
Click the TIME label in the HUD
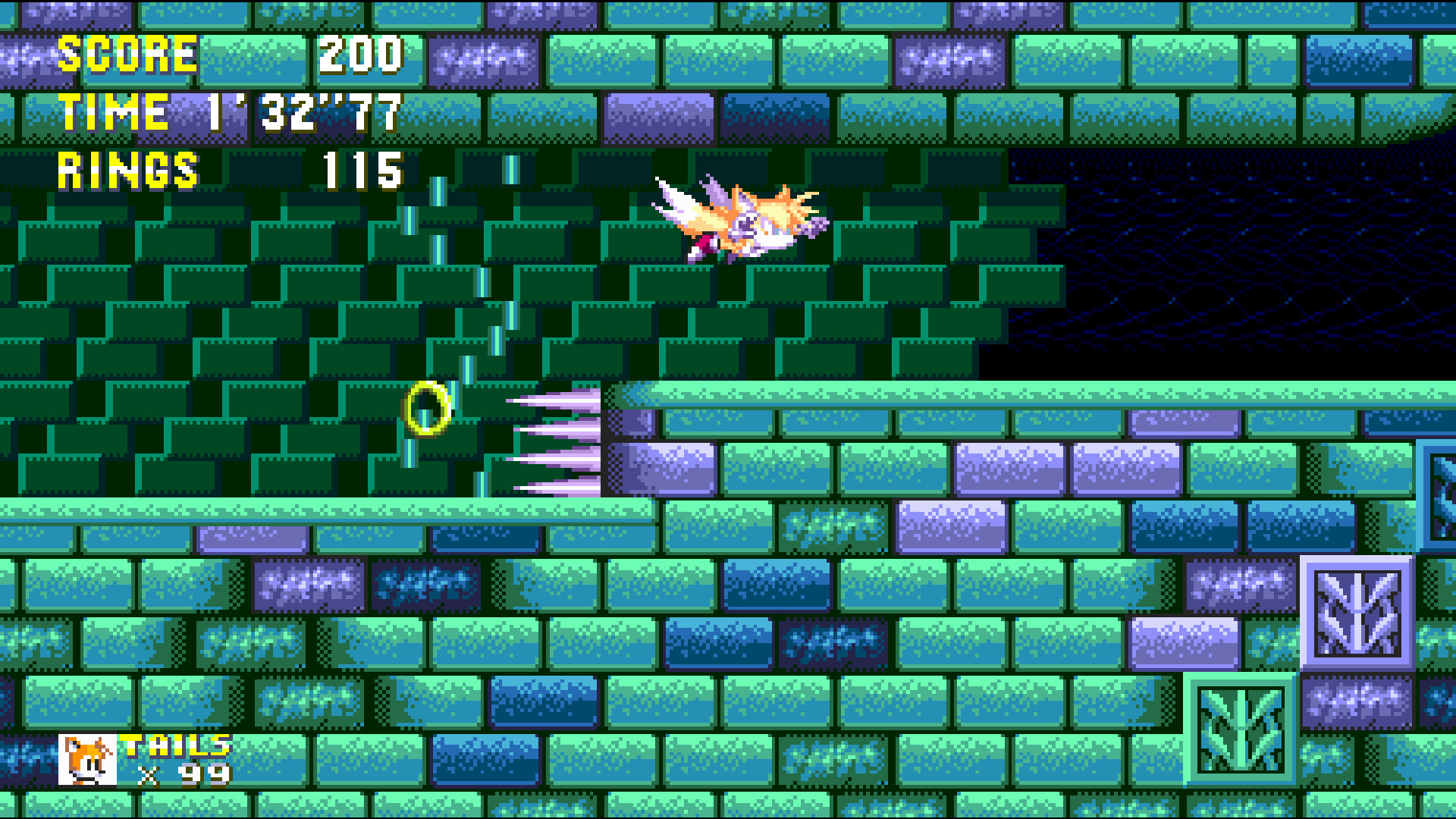point(114,112)
